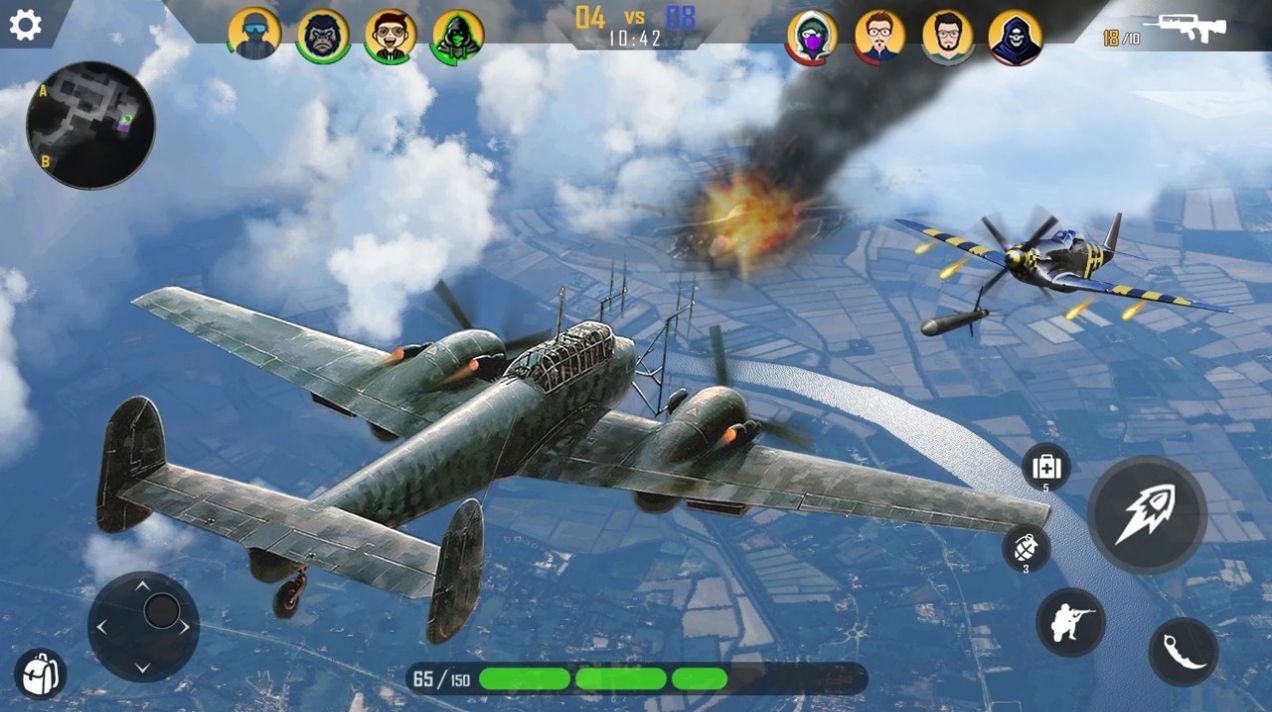Activate the knife melee button

(1183, 652)
